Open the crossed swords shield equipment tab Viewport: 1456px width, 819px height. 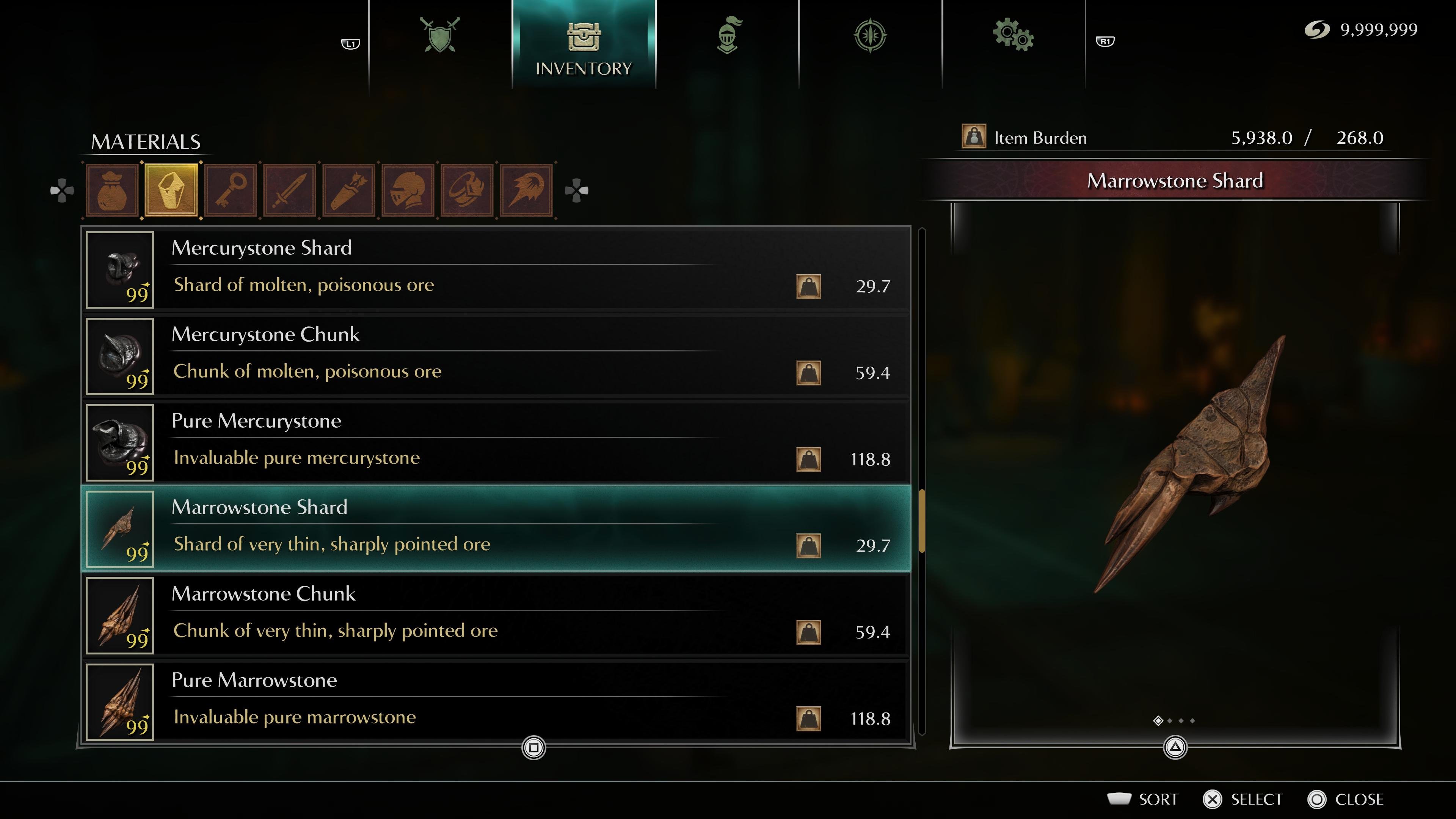440,36
